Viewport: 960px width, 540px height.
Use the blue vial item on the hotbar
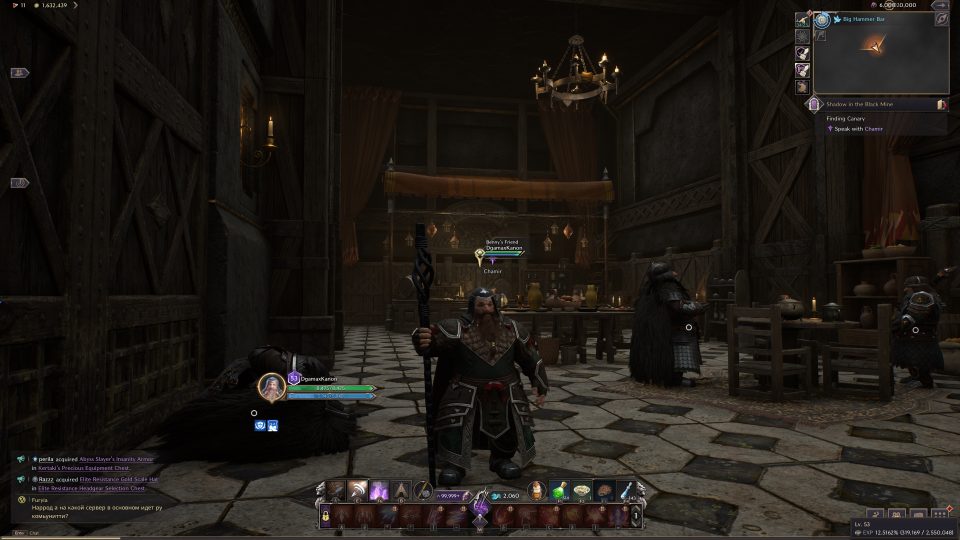coord(625,491)
